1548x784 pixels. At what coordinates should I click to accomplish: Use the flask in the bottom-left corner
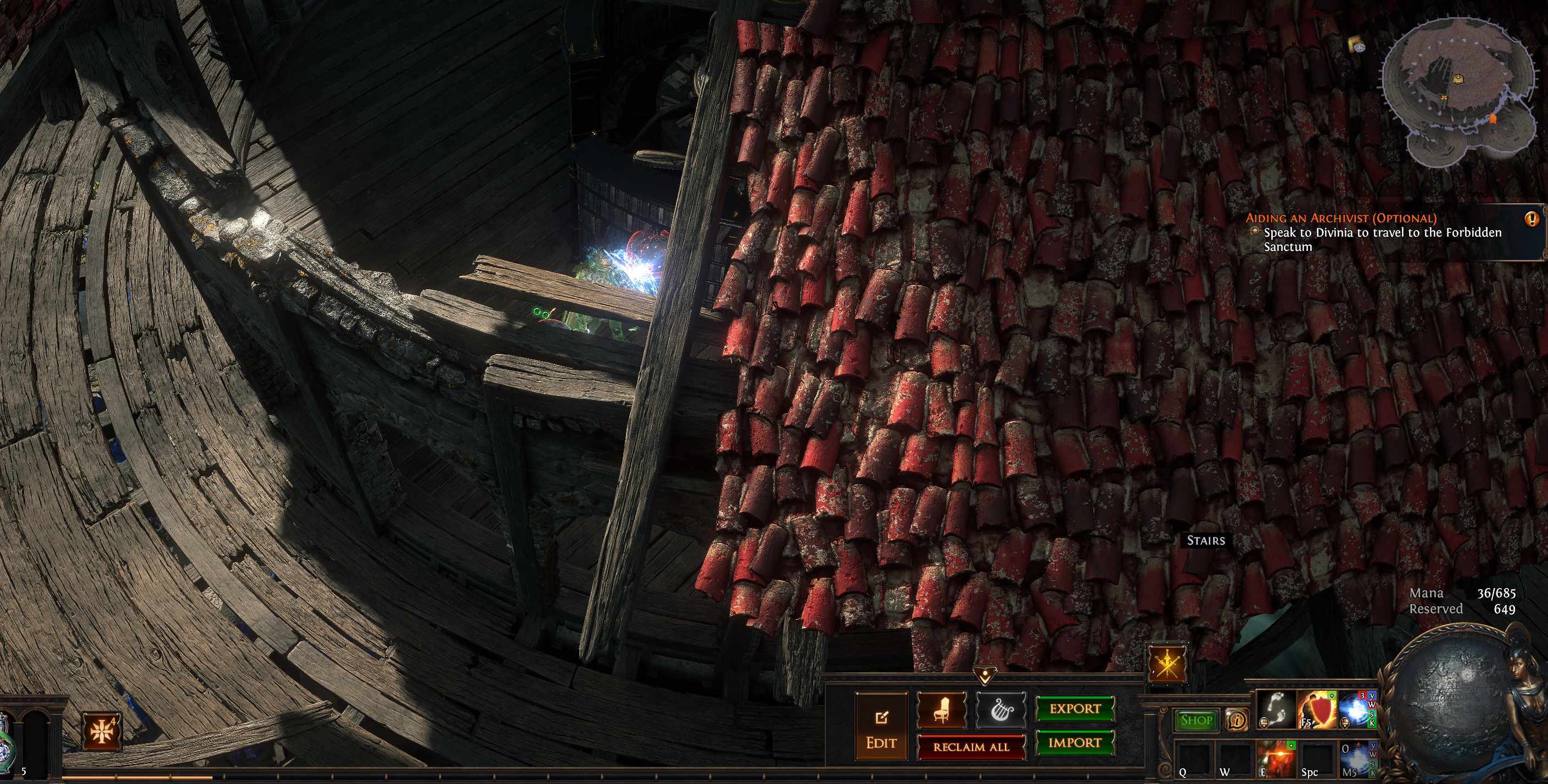5,739
